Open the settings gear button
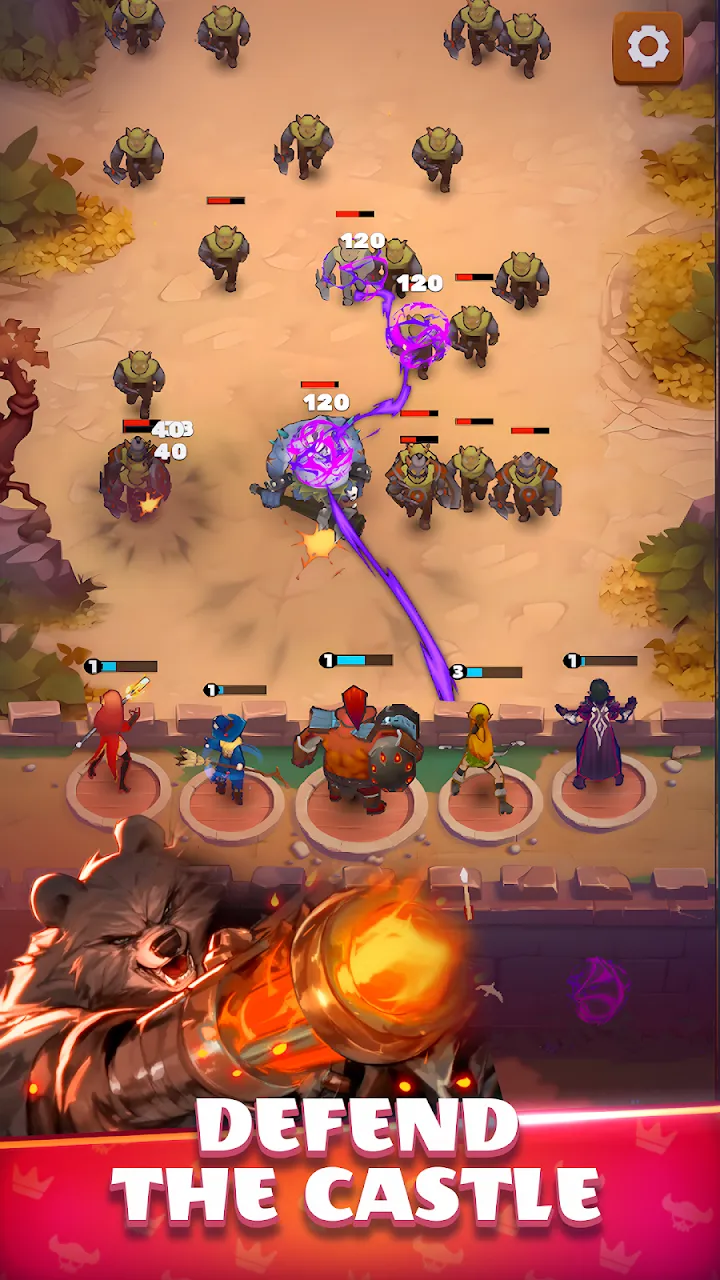This screenshot has width=720, height=1280. [647, 46]
